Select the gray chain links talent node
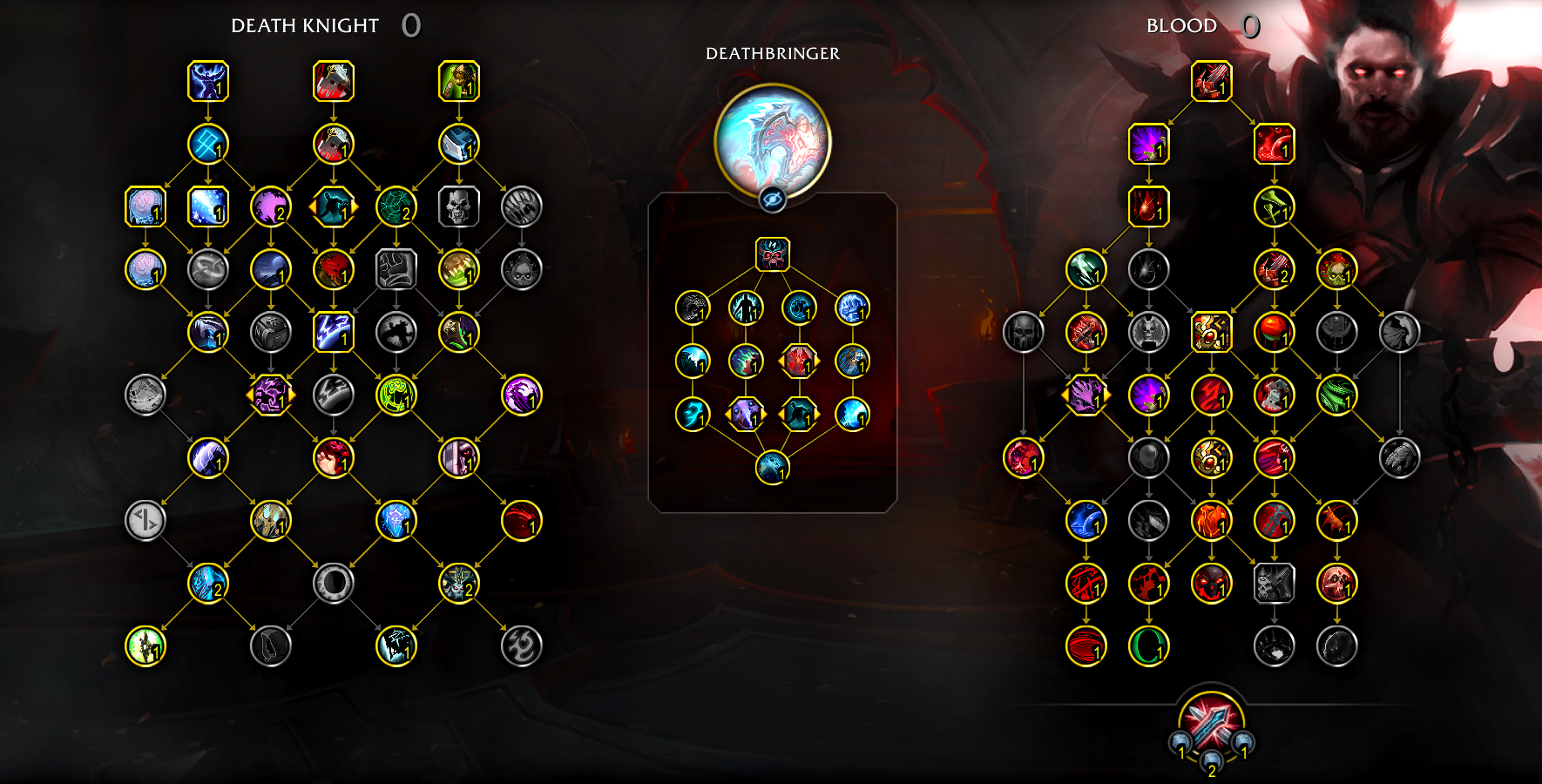Viewport: 1542px width, 784px height. [x=208, y=269]
